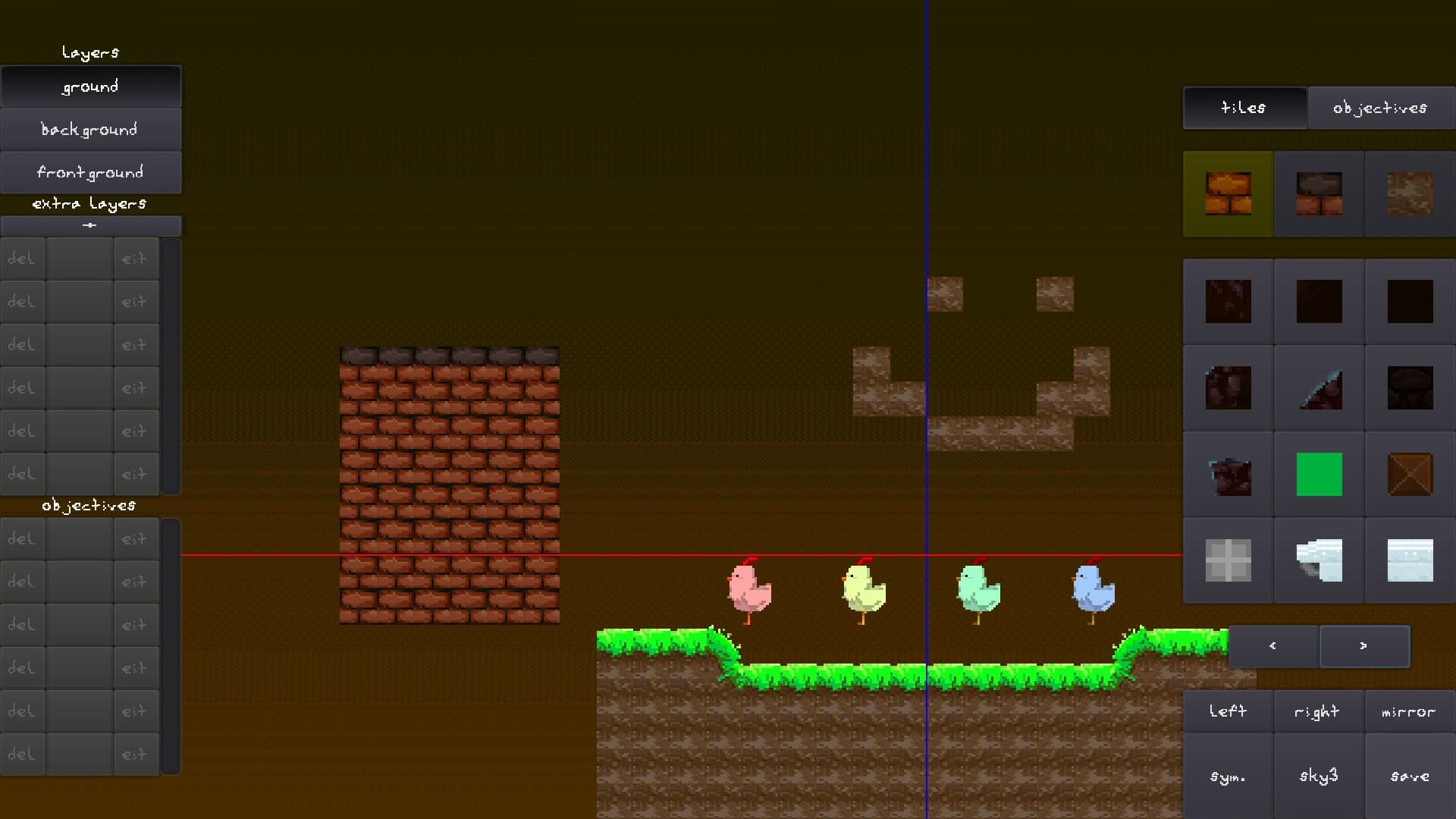Click the right arrow to browse more tiles
The image size is (1456, 819).
(x=1364, y=645)
